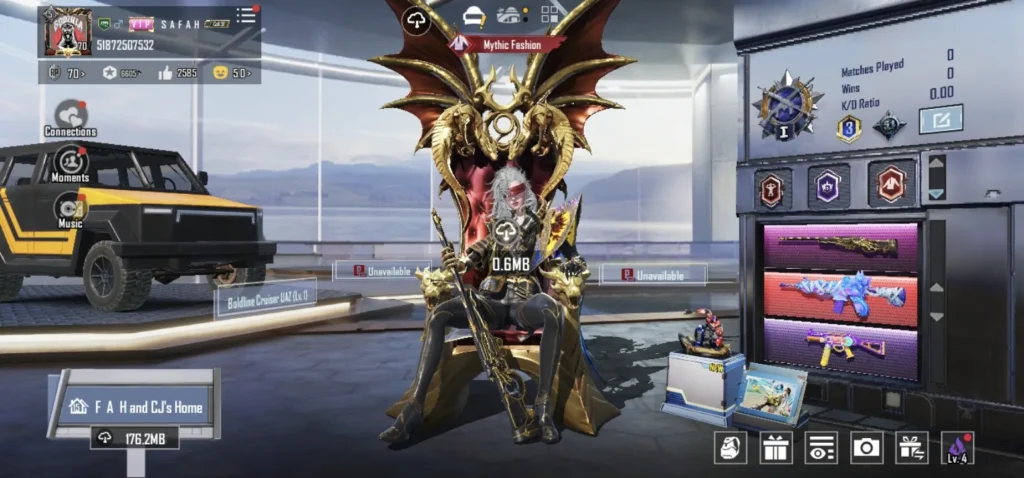1024x478 pixels.
Task: Edit the stats showcase panel
Action: (940, 119)
